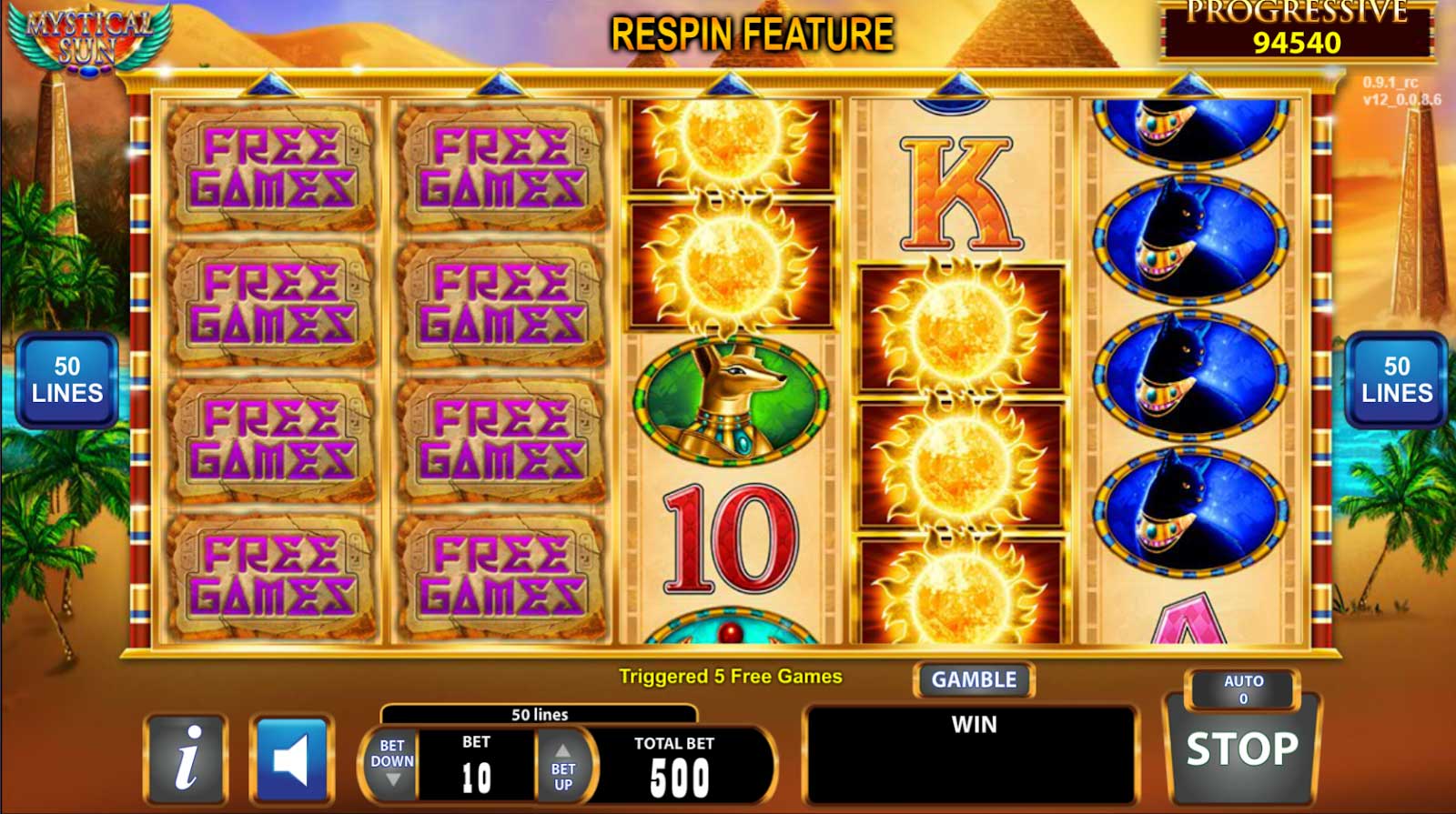Open the game info page

(187, 758)
